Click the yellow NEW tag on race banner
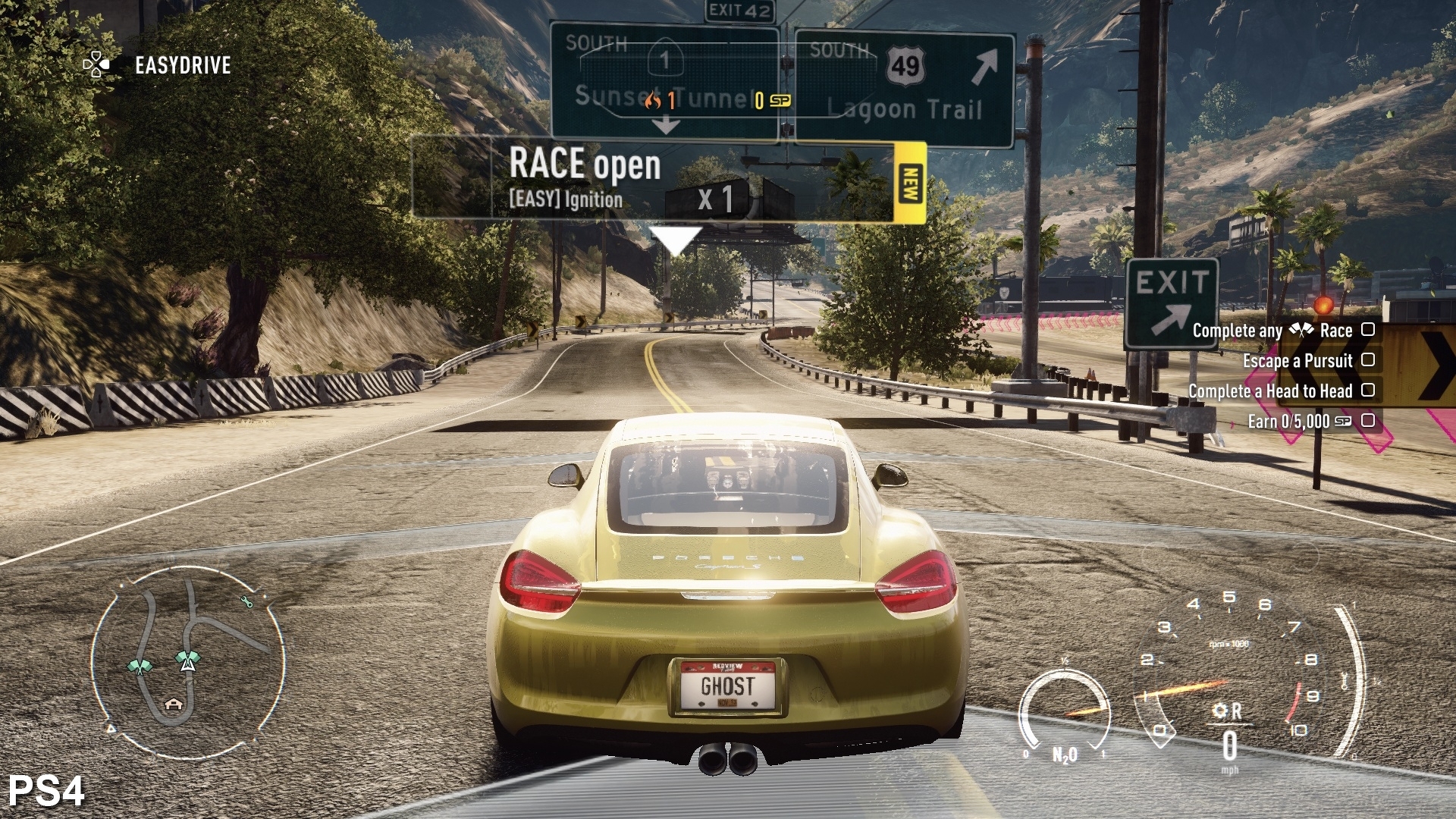The width and height of the screenshot is (1456, 819). 910,183
